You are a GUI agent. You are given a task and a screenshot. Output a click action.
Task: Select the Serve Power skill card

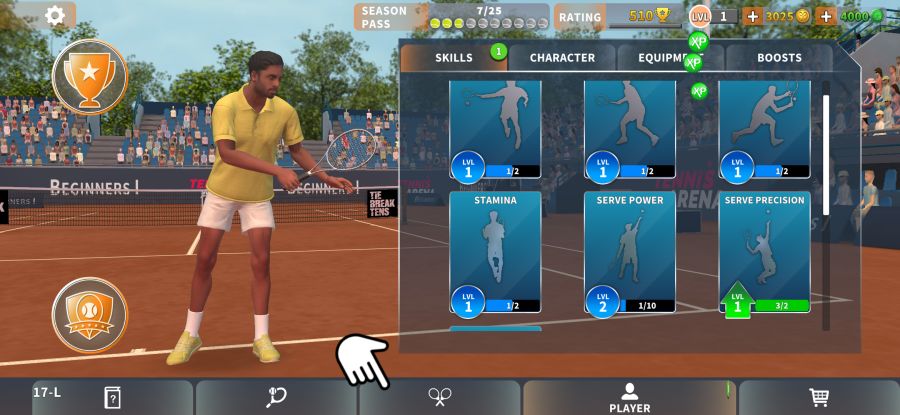630,250
